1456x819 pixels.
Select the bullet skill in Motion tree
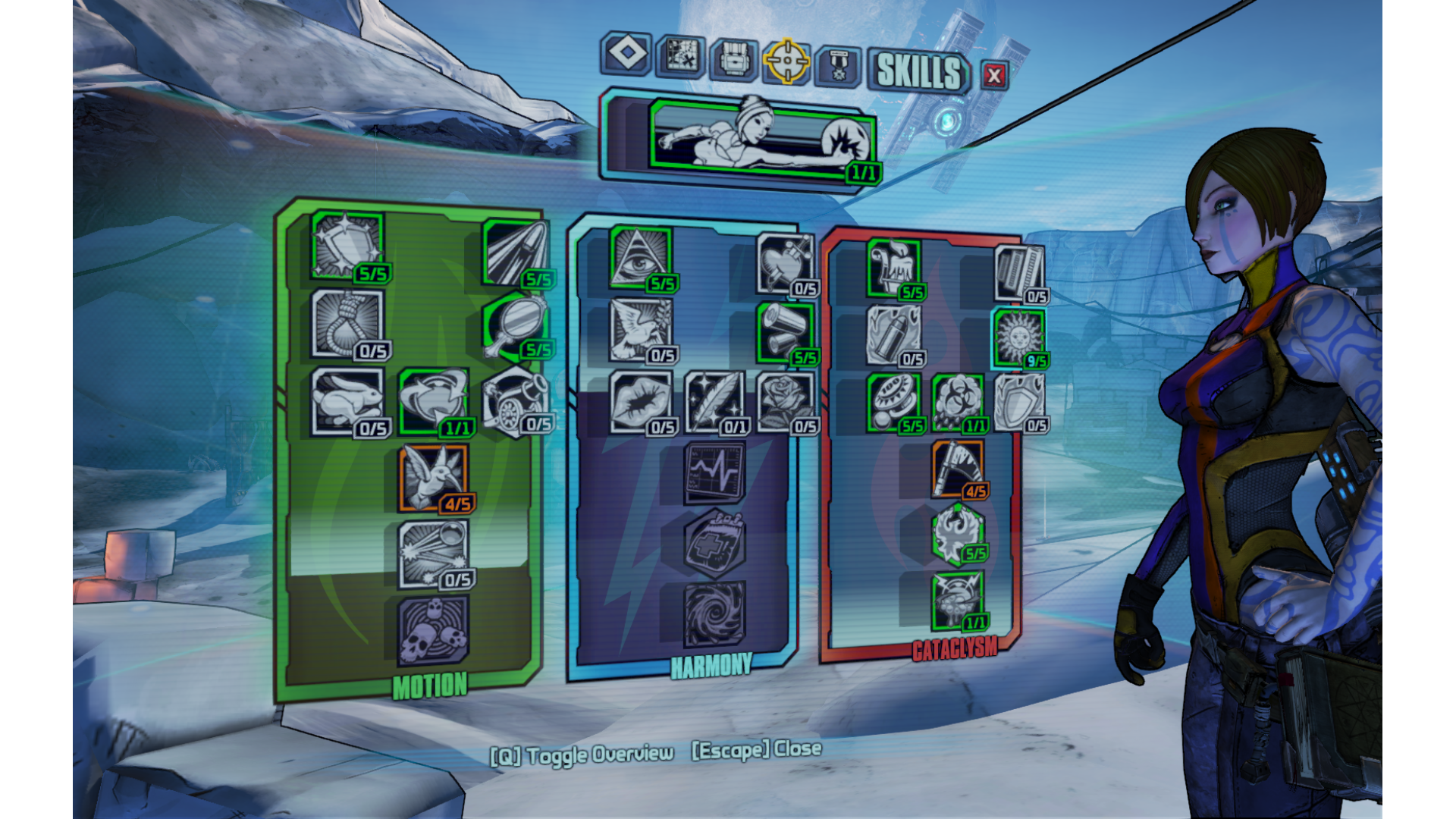tap(515, 253)
